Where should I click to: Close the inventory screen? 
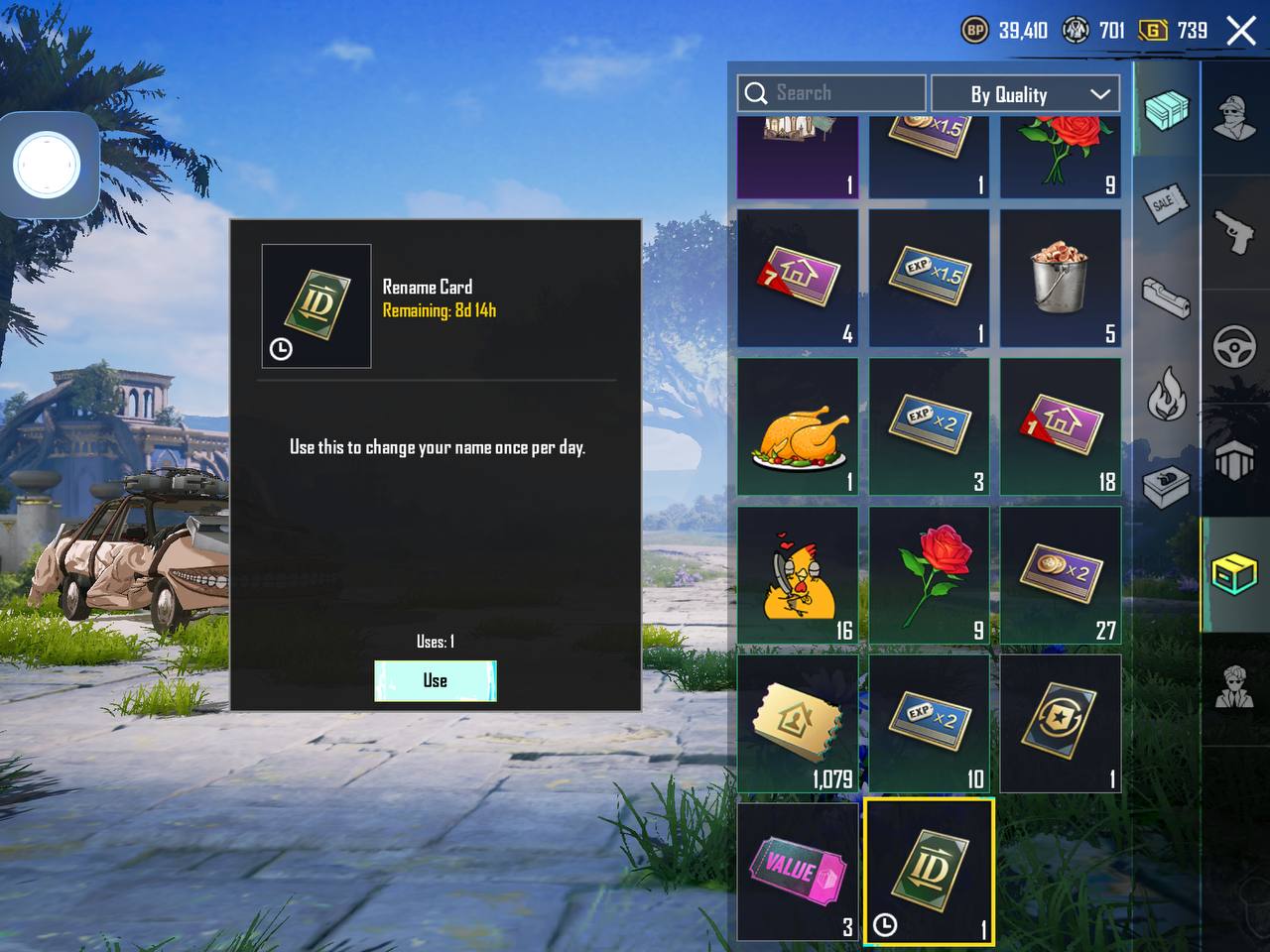coord(1241,31)
